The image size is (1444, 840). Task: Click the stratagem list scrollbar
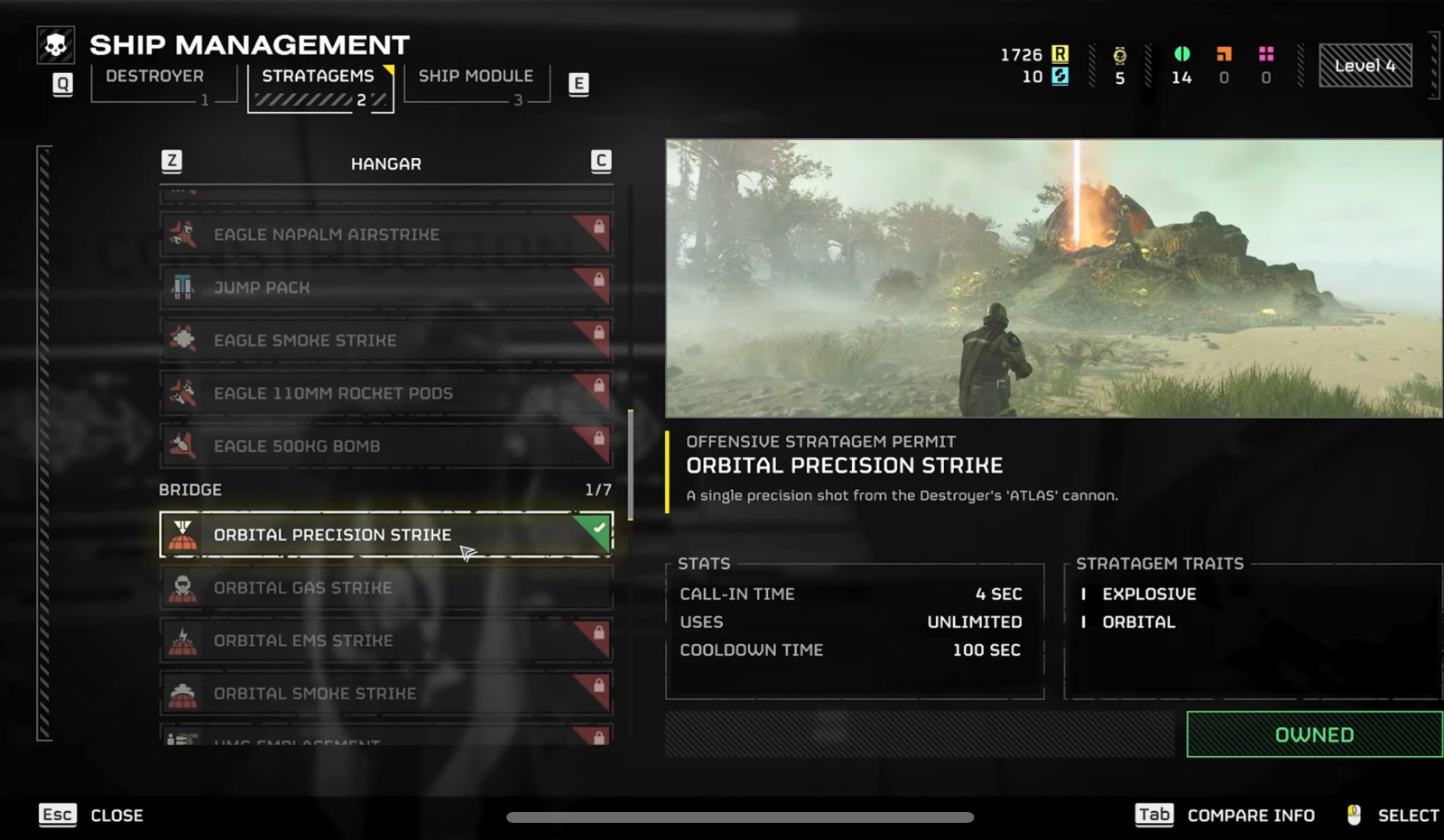[x=630, y=465]
